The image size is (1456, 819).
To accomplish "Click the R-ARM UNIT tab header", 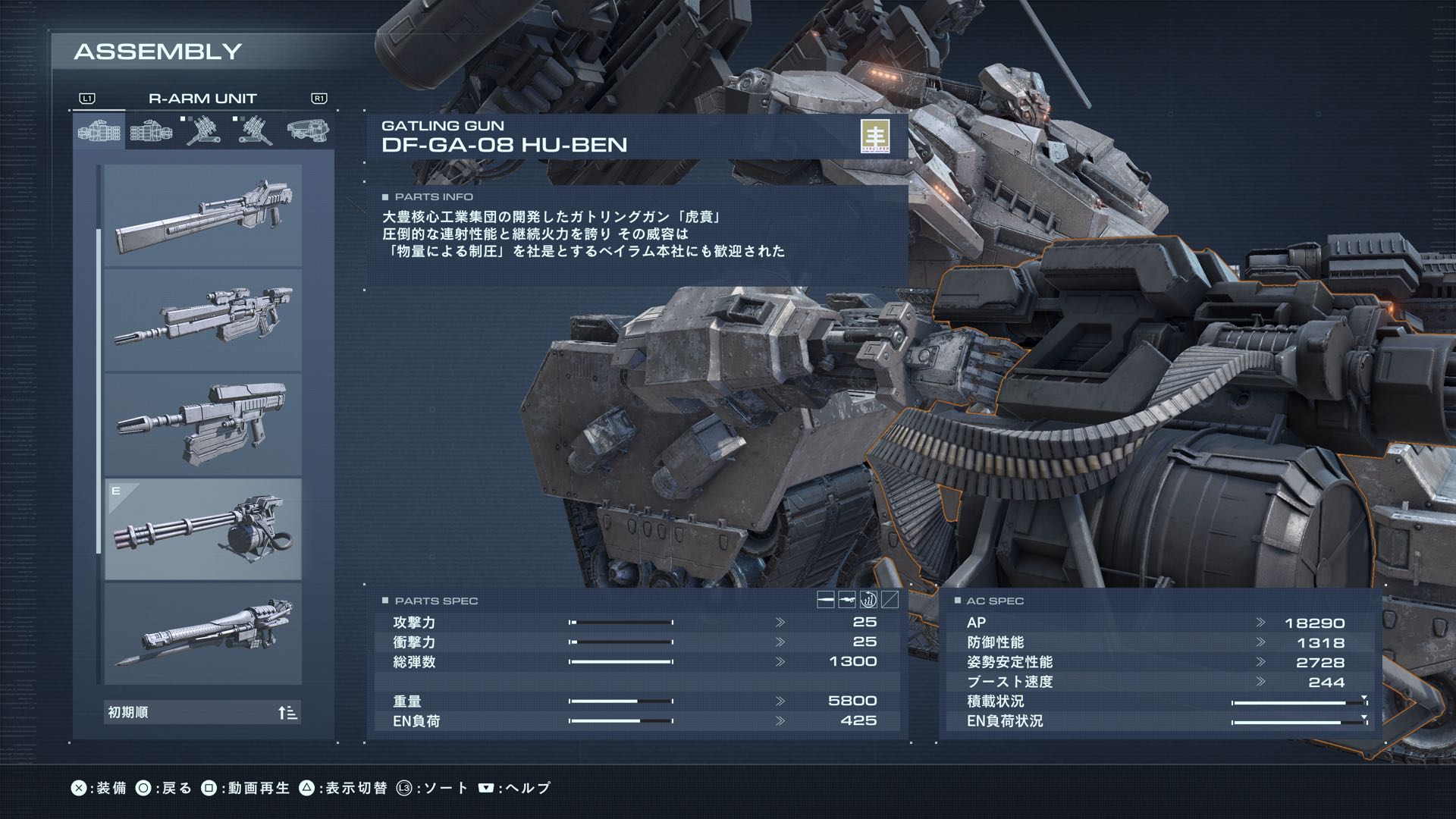I will [x=202, y=97].
